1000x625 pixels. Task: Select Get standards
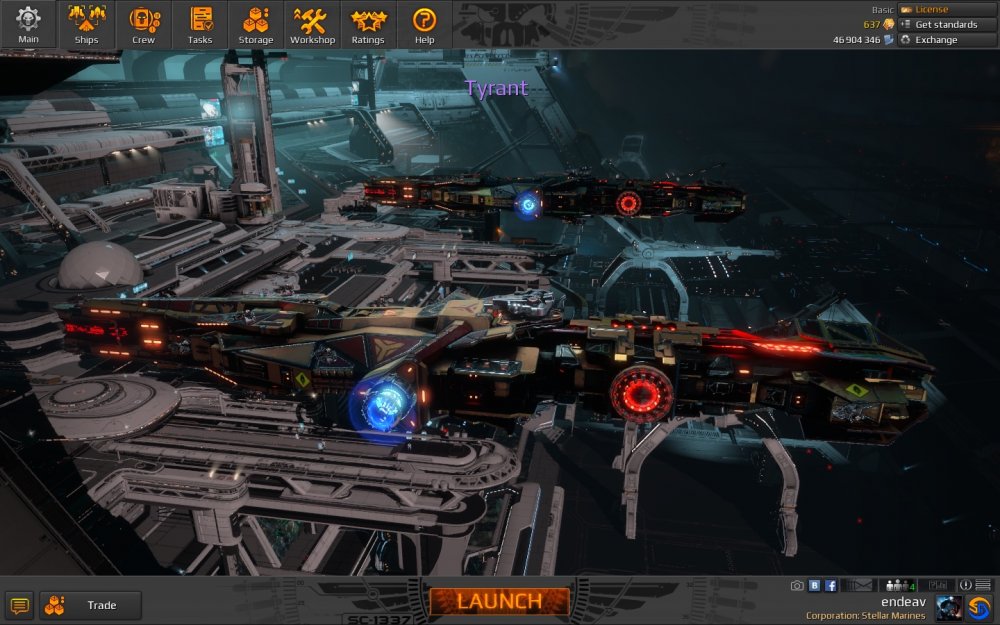pos(946,25)
